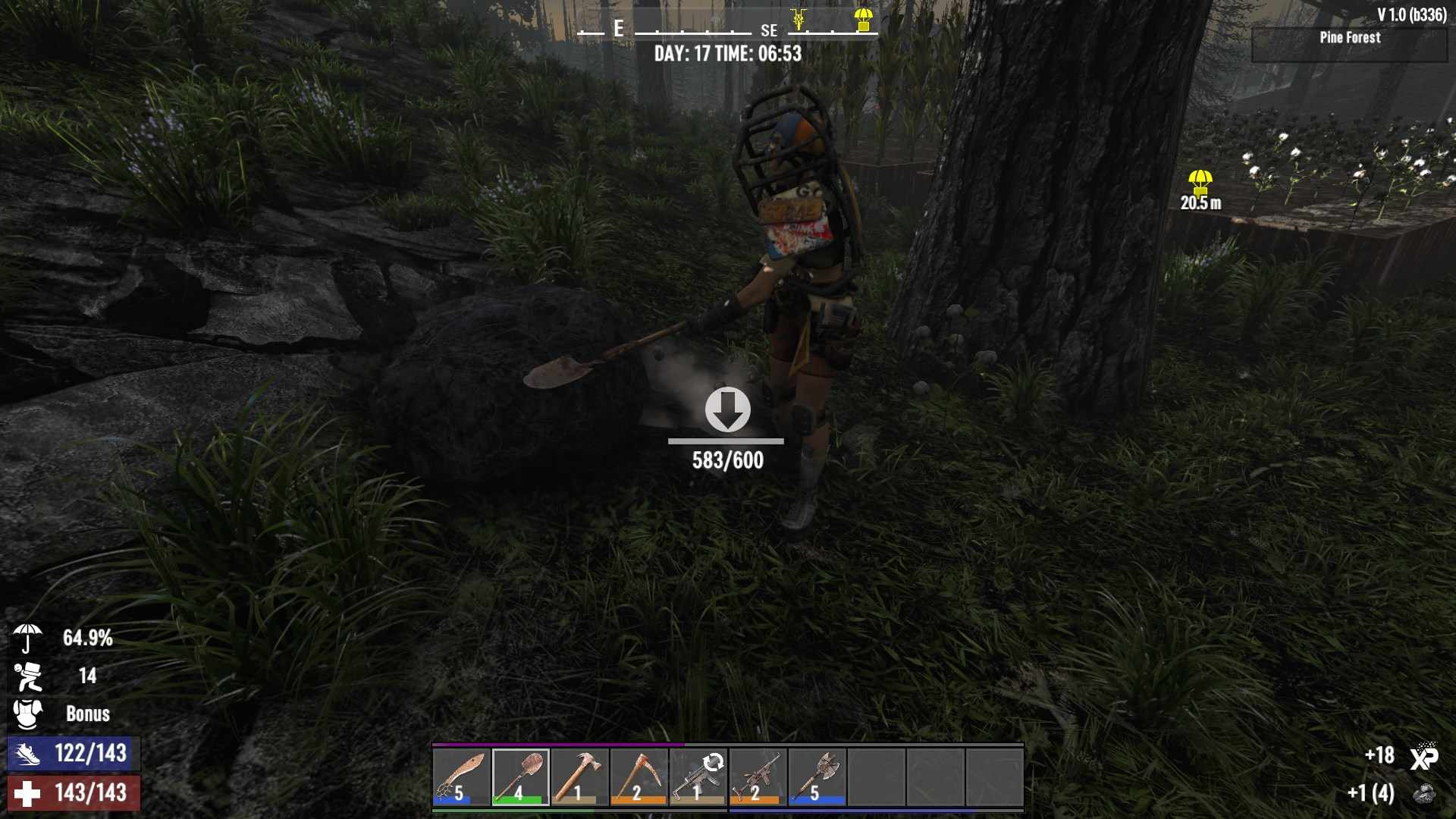Equip the assault rifle in the hotbar
Screen dimensions: 1456x819
tap(758, 777)
